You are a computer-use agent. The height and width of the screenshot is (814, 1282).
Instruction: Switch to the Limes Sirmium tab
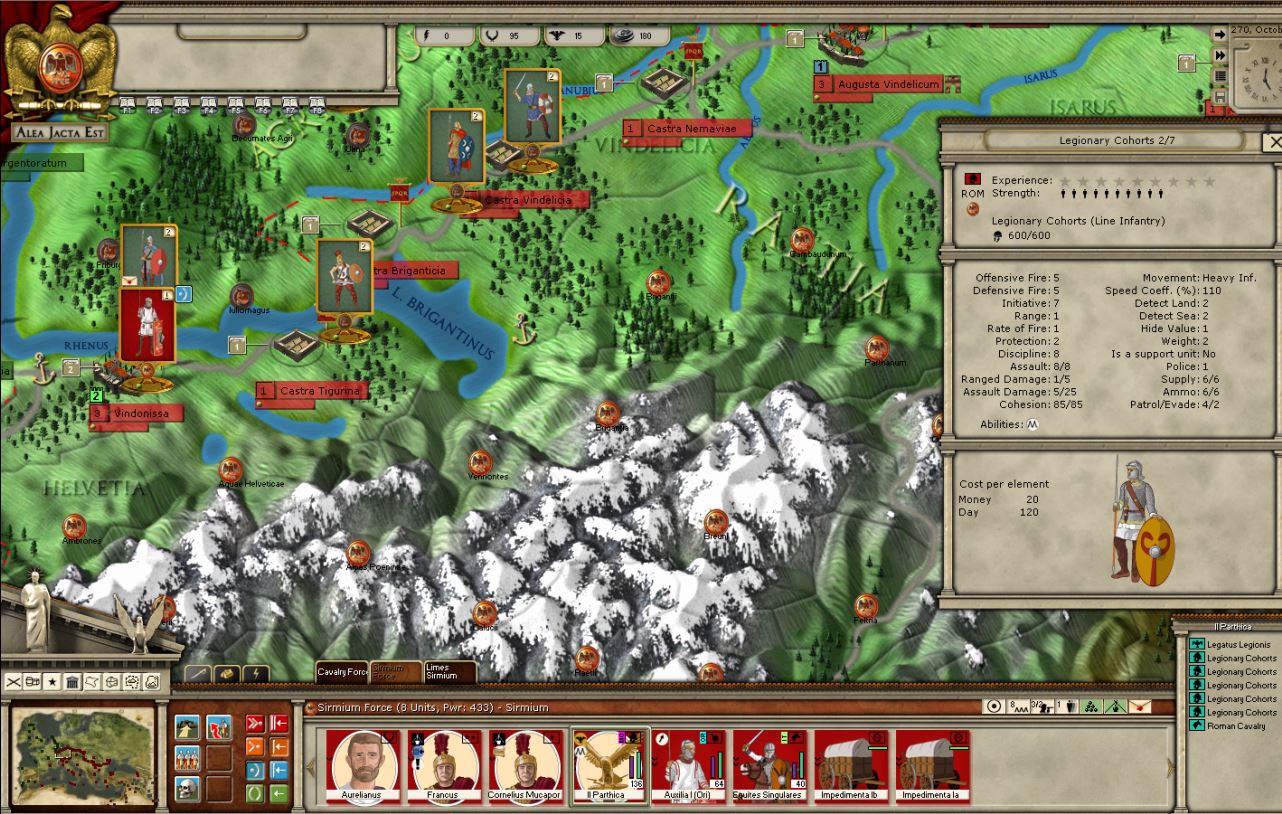point(448,672)
